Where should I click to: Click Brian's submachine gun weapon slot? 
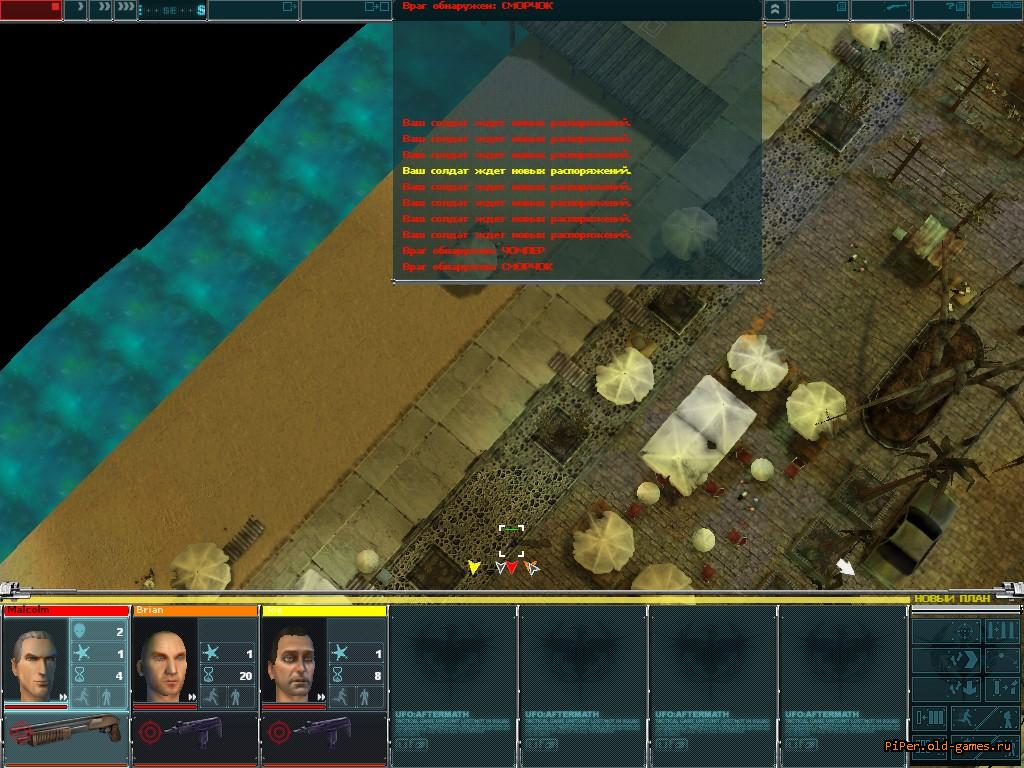point(195,731)
